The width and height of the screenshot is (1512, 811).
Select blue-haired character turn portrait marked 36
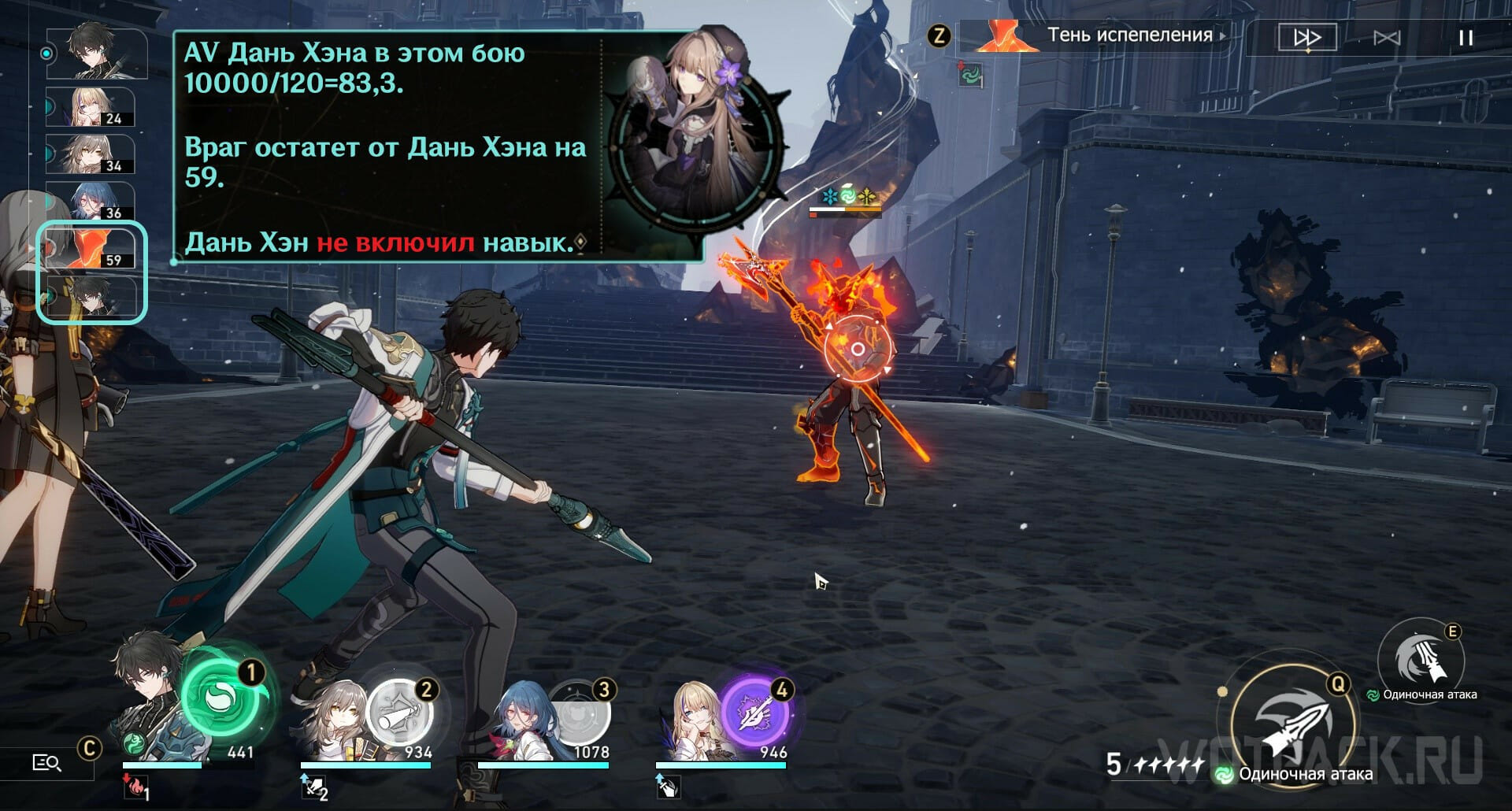point(90,202)
